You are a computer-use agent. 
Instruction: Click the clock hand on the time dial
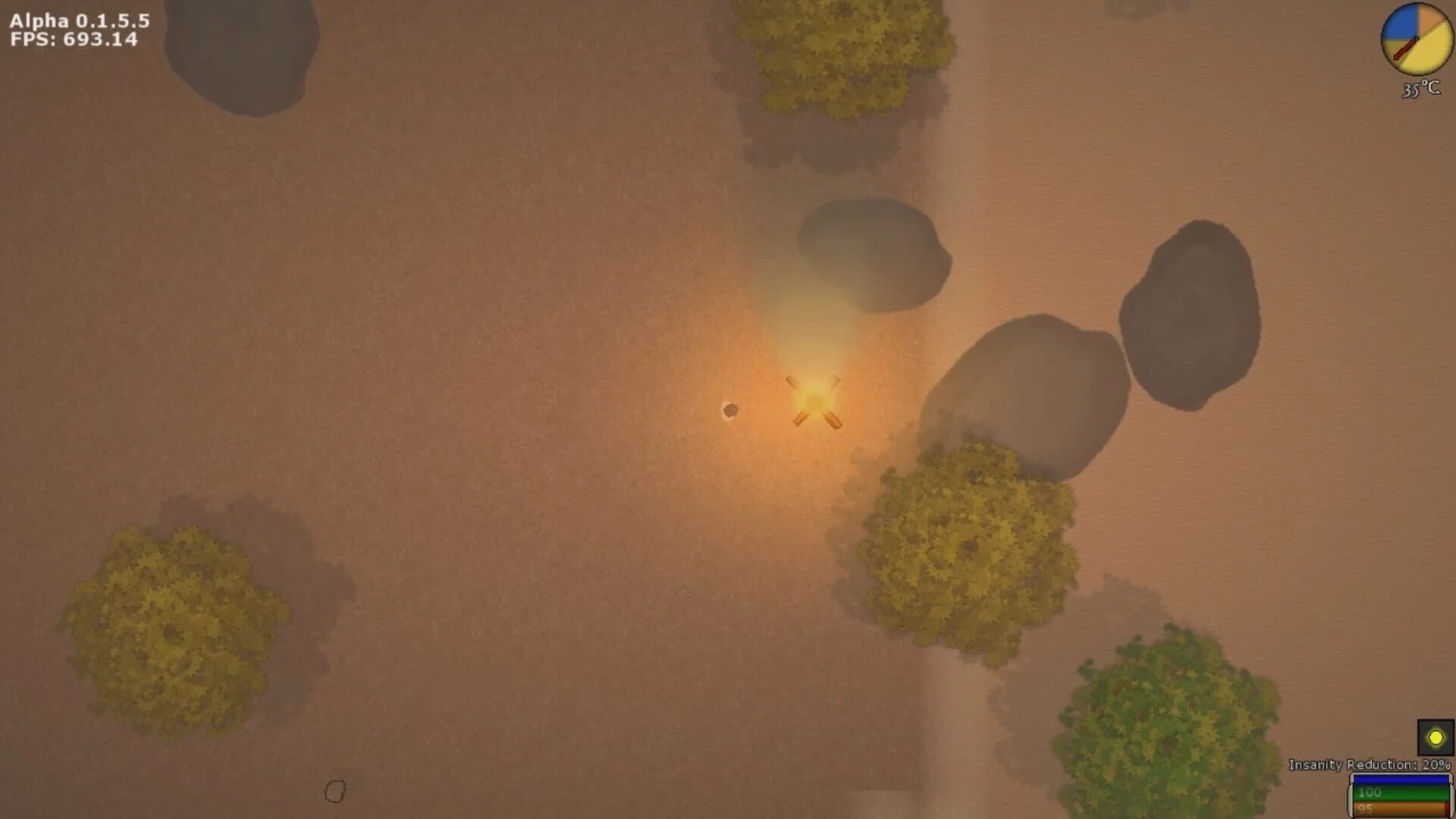click(x=1407, y=48)
